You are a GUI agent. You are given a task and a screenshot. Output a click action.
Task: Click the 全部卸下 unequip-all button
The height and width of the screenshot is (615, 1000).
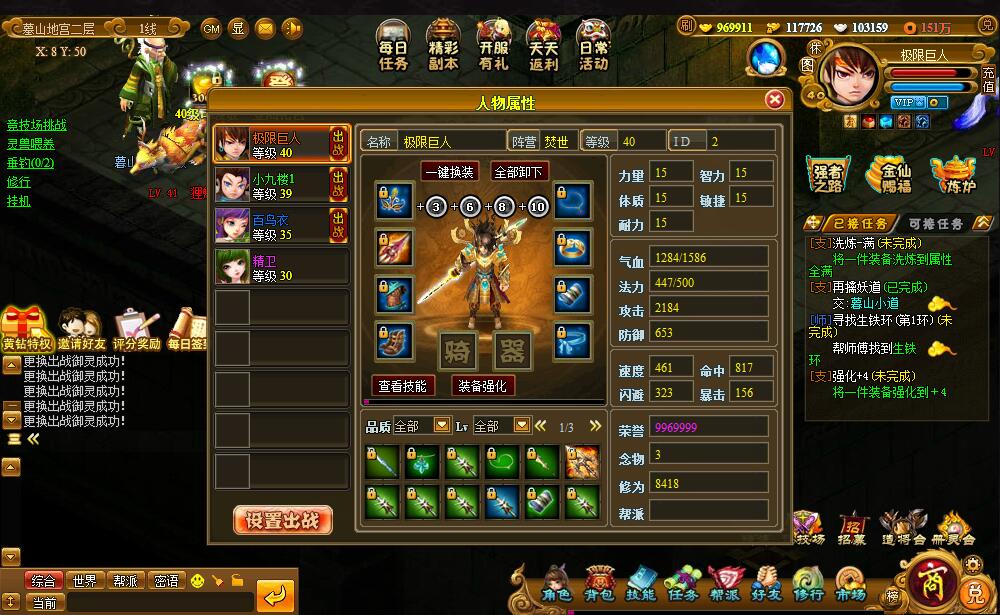coord(519,171)
